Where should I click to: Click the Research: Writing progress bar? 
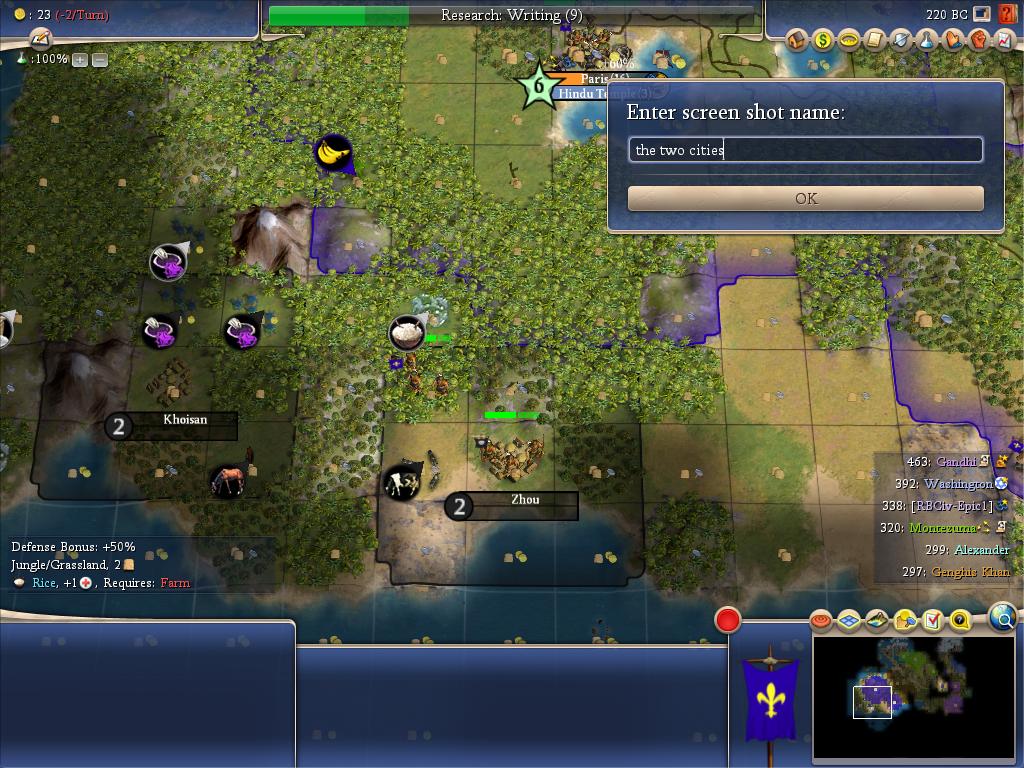(511, 15)
